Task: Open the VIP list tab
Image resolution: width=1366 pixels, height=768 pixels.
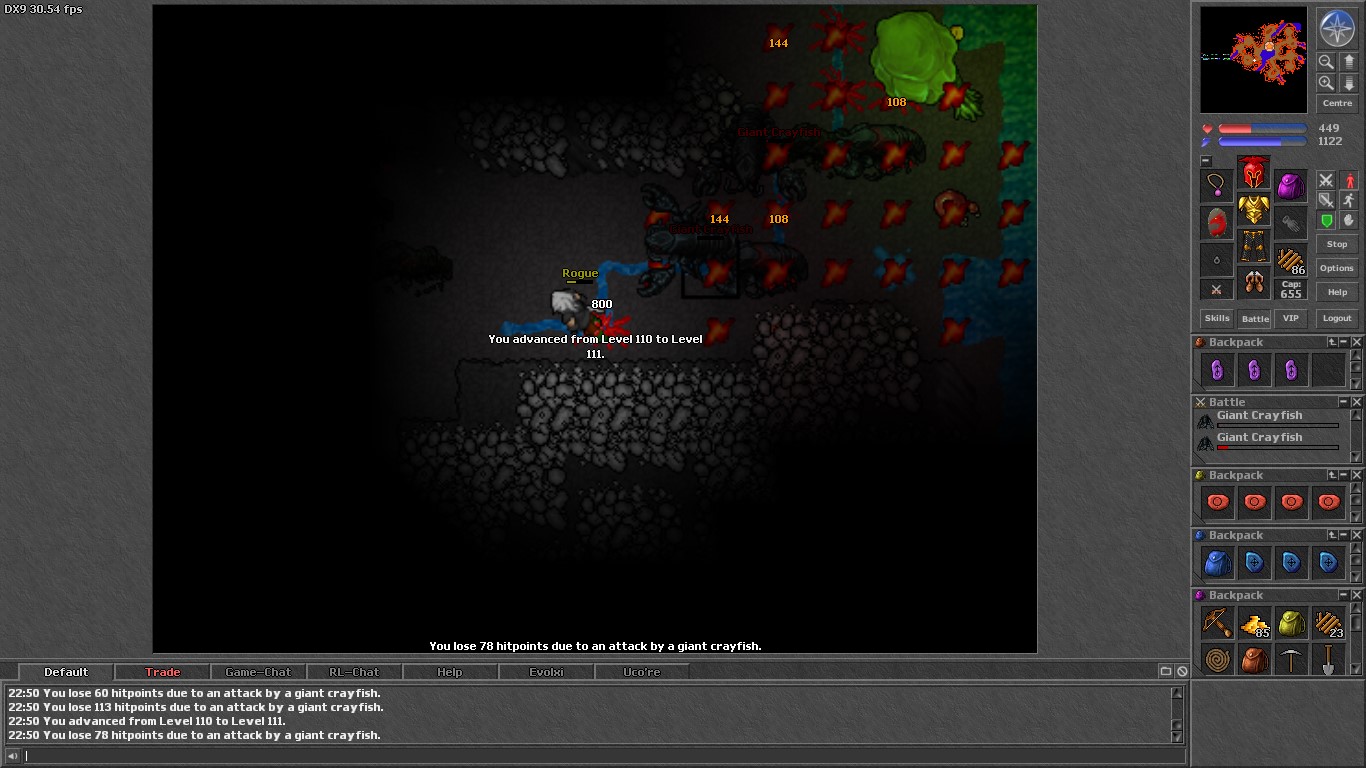Action: [x=1291, y=318]
